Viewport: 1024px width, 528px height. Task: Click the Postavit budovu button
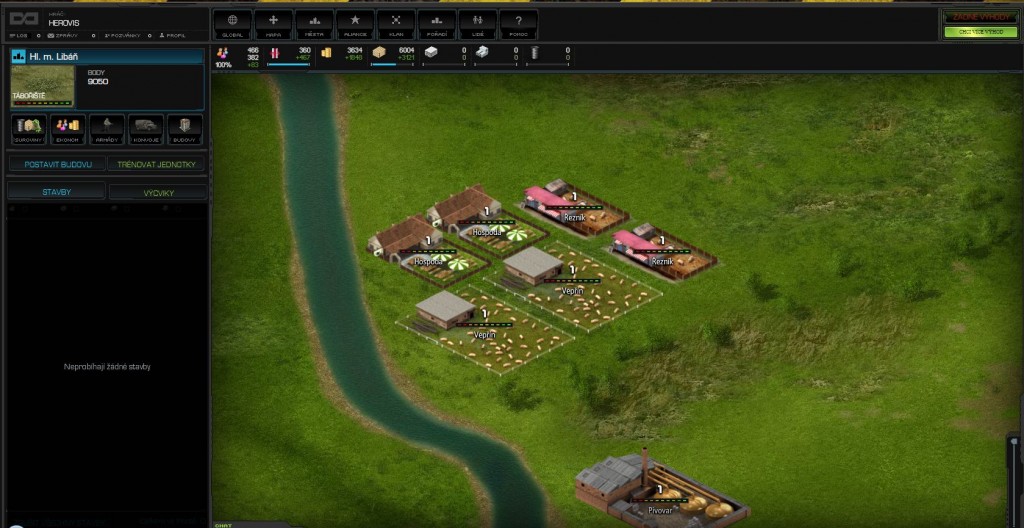57,164
